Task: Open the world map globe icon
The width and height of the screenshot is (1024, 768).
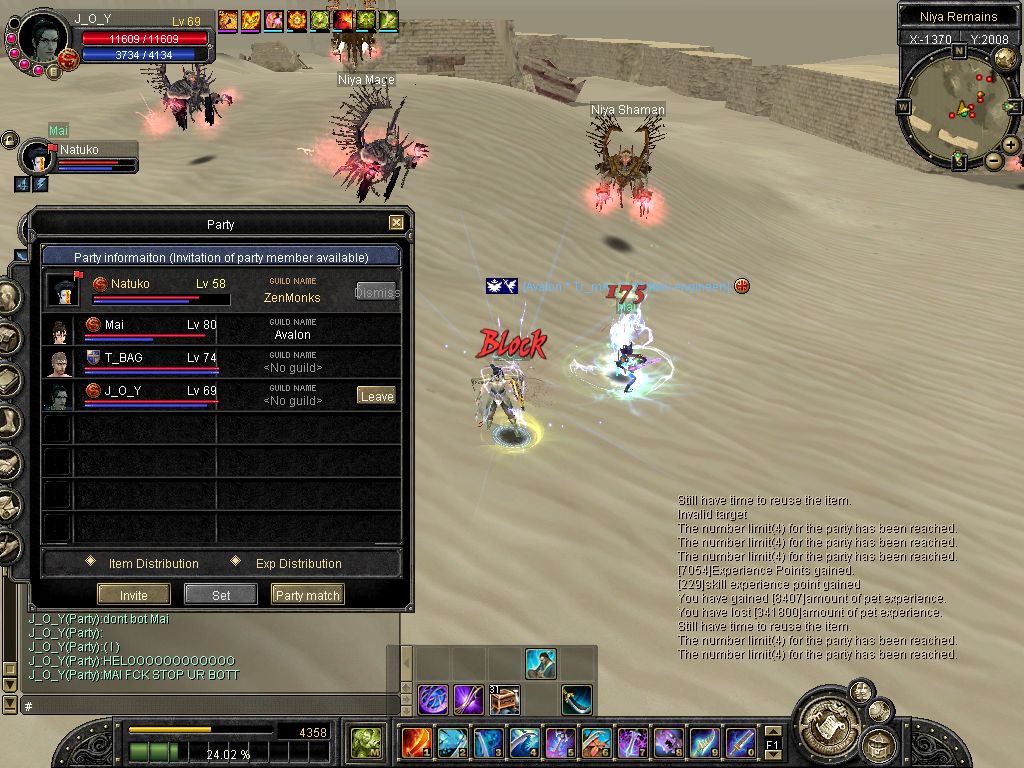Action: click(1005, 58)
